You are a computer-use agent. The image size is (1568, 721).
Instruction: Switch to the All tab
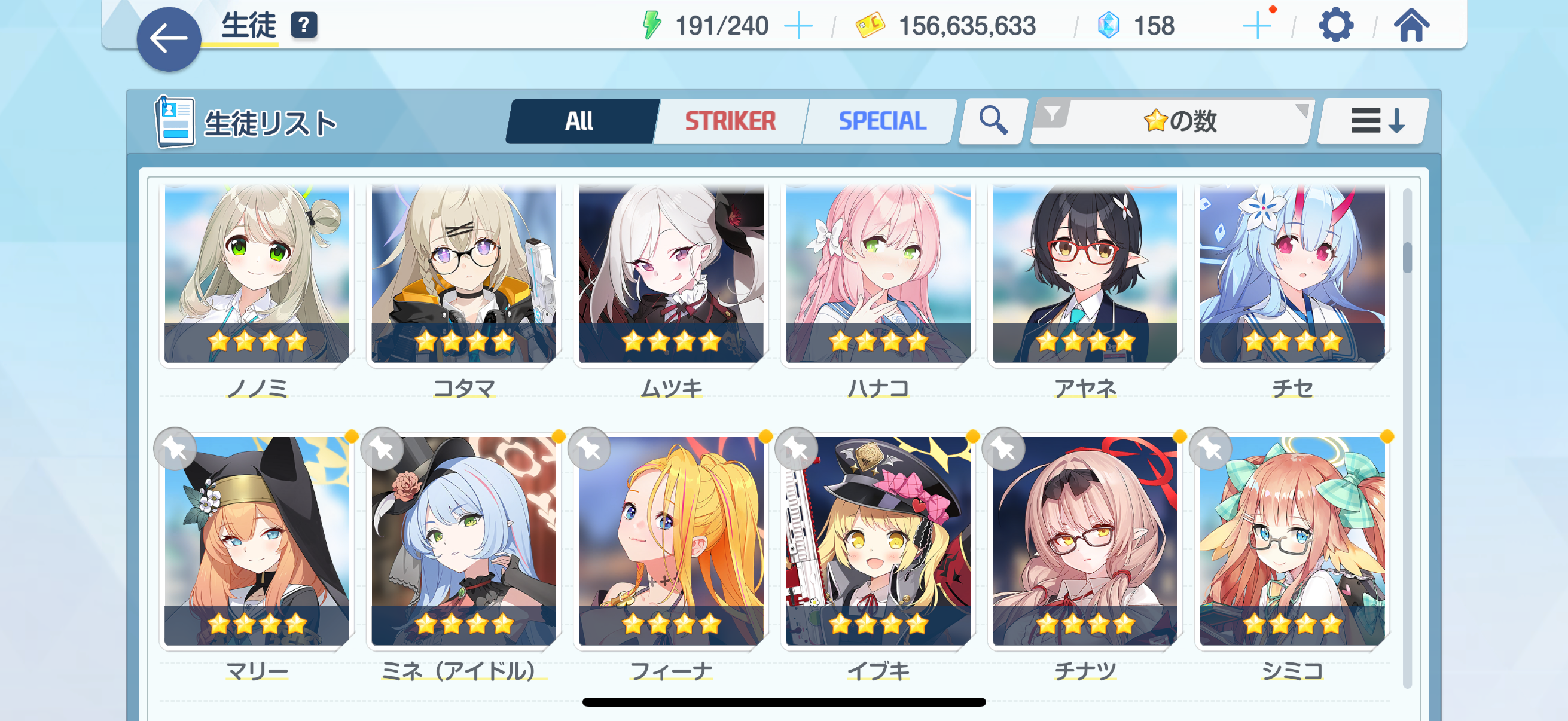click(579, 121)
